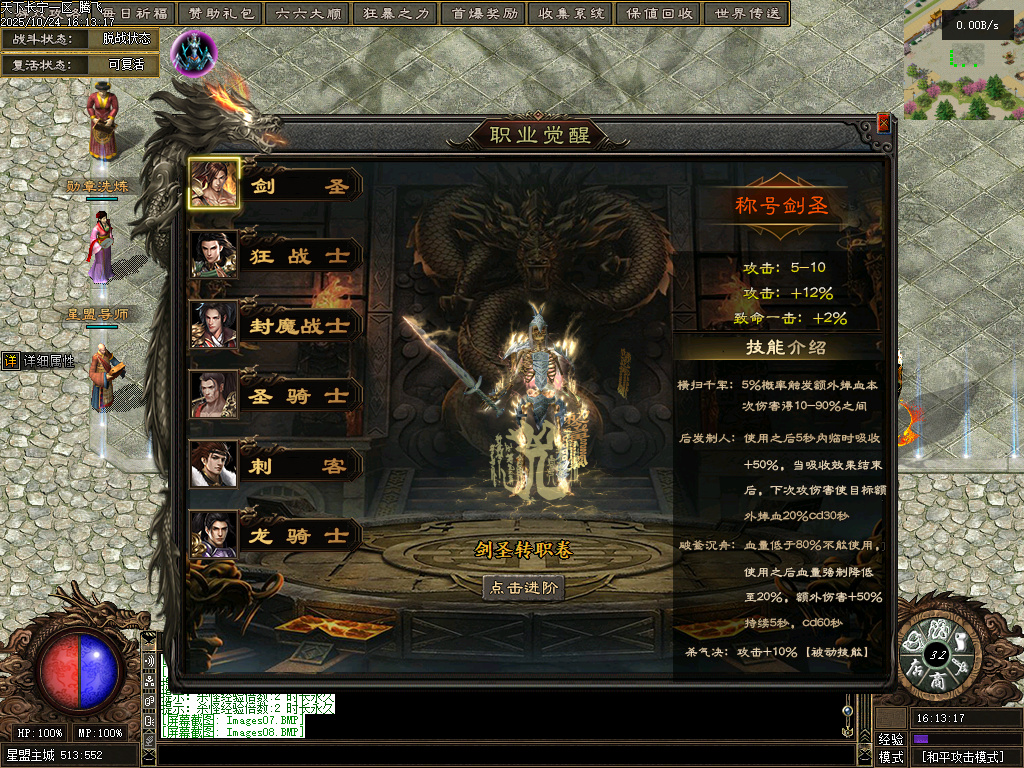The height and width of the screenshot is (768, 1024).
Task: Open the 每日祈福 menu
Action: pyautogui.click(x=135, y=14)
